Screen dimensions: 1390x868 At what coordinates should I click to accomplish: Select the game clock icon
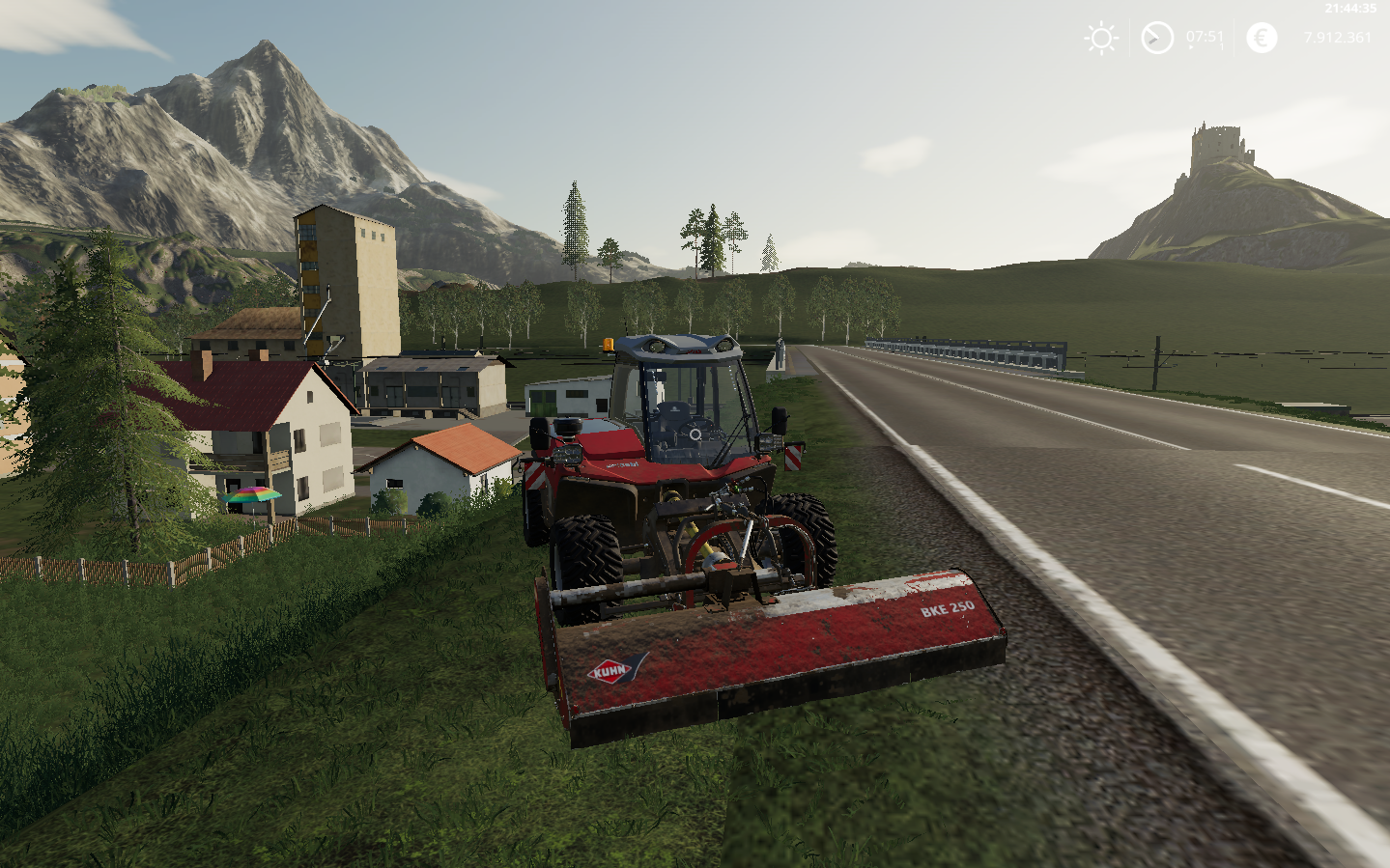coord(1156,39)
